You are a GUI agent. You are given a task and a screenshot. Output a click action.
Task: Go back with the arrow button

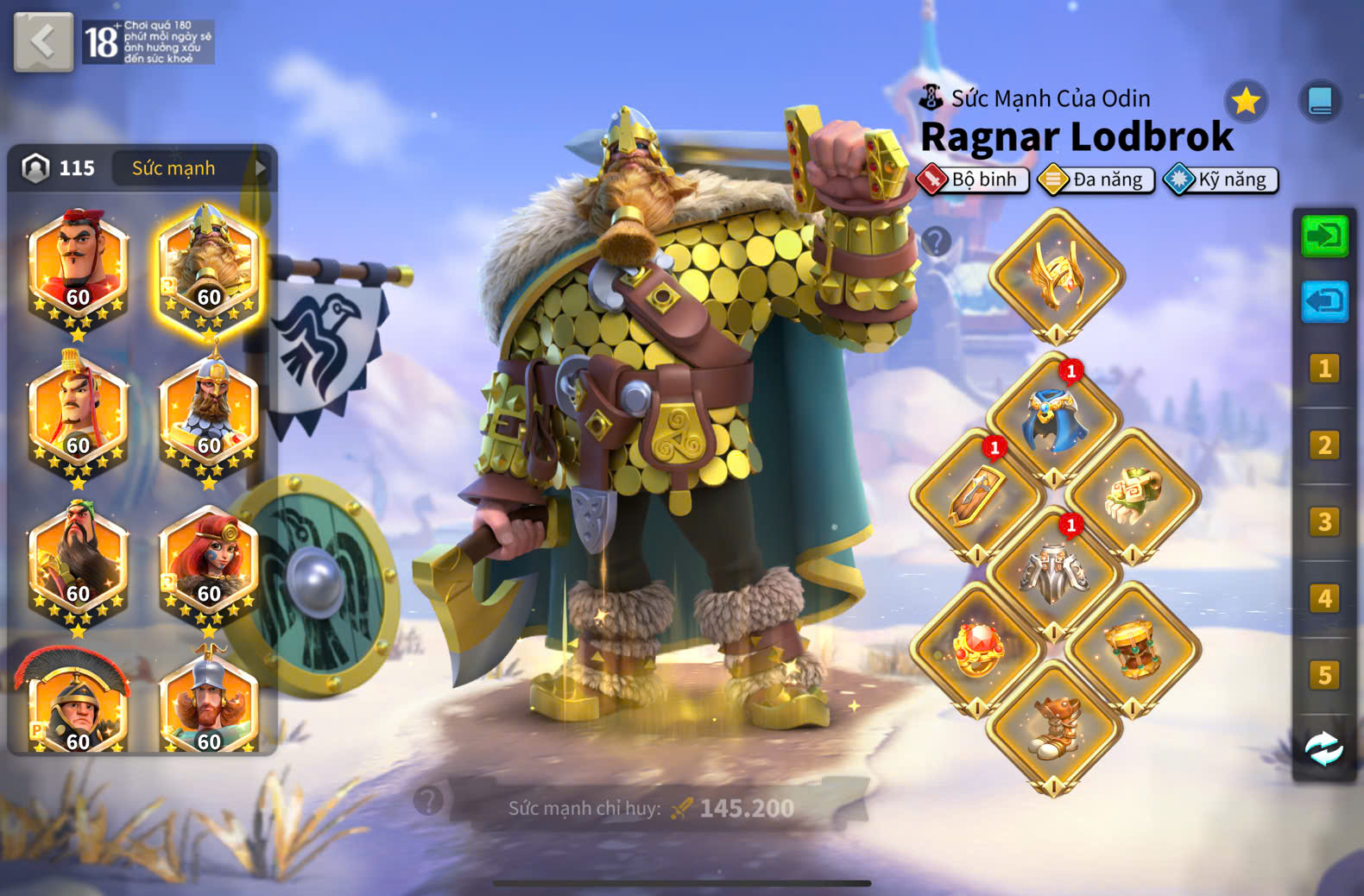point(43,41)
